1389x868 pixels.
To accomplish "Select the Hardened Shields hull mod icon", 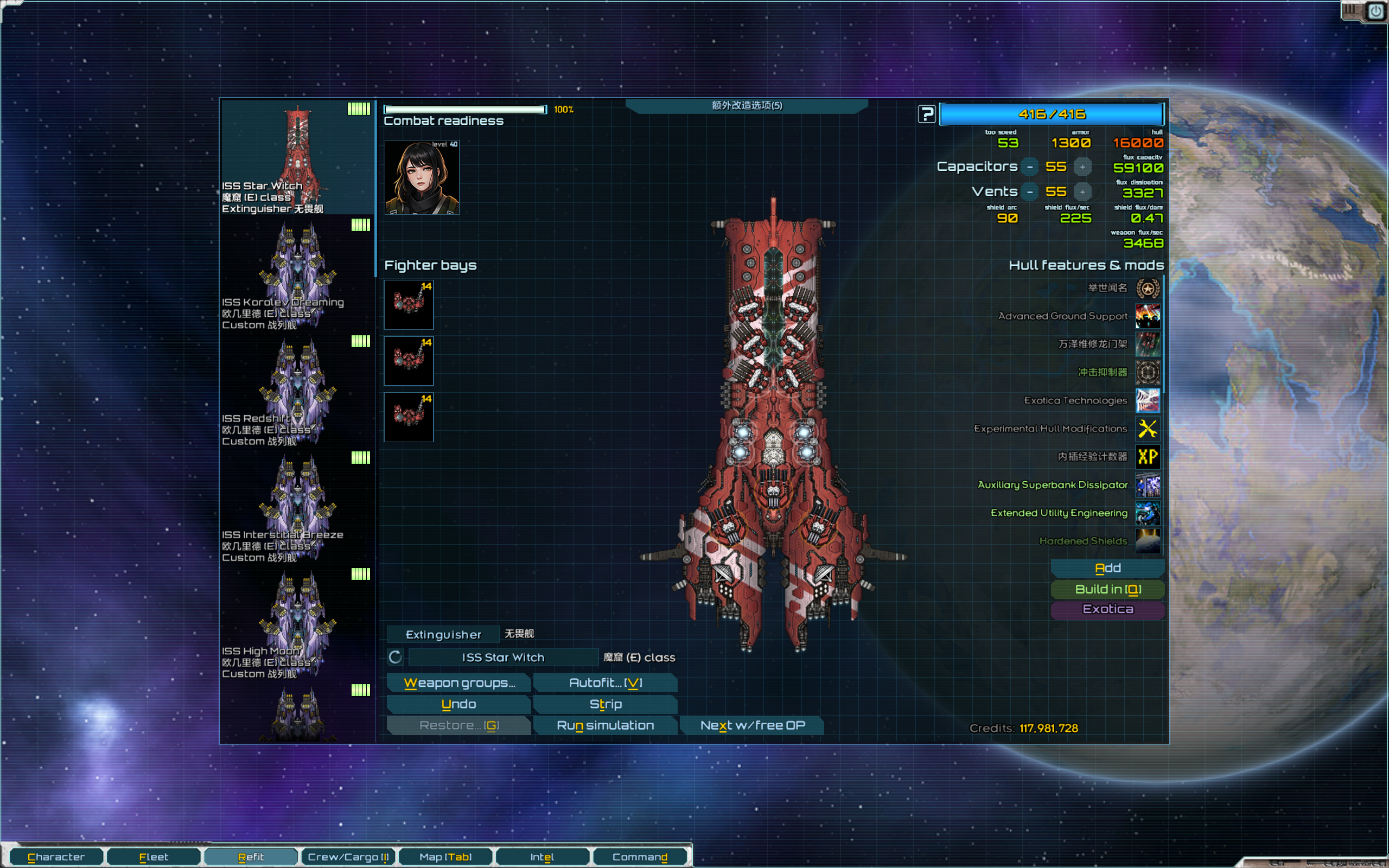I will coord(1148,541).
